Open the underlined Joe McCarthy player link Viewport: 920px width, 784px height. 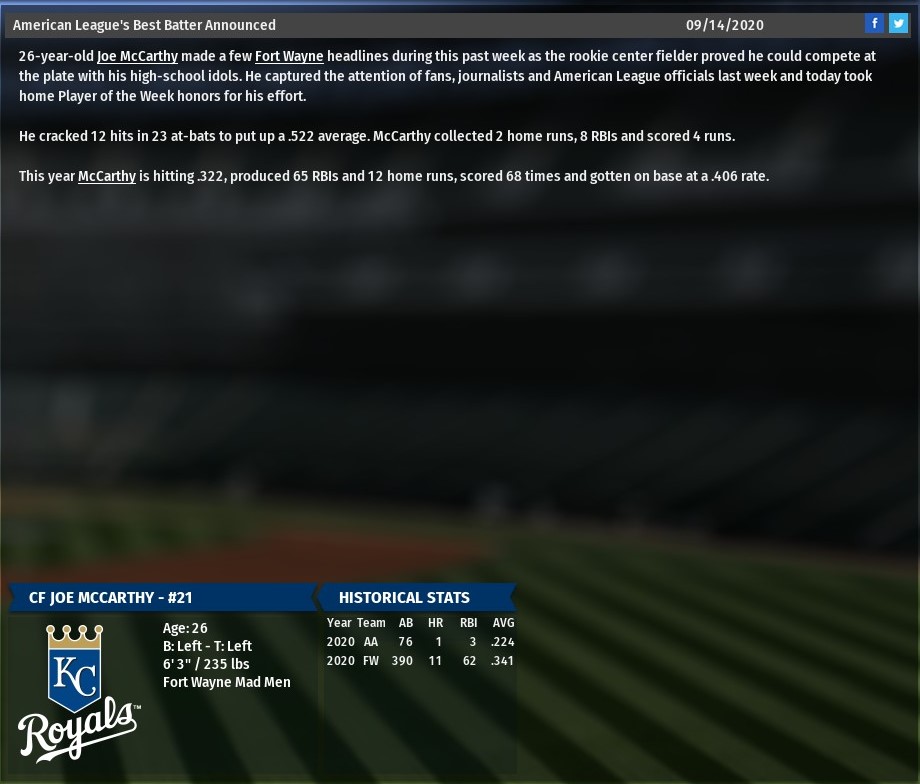click(137, 57)
